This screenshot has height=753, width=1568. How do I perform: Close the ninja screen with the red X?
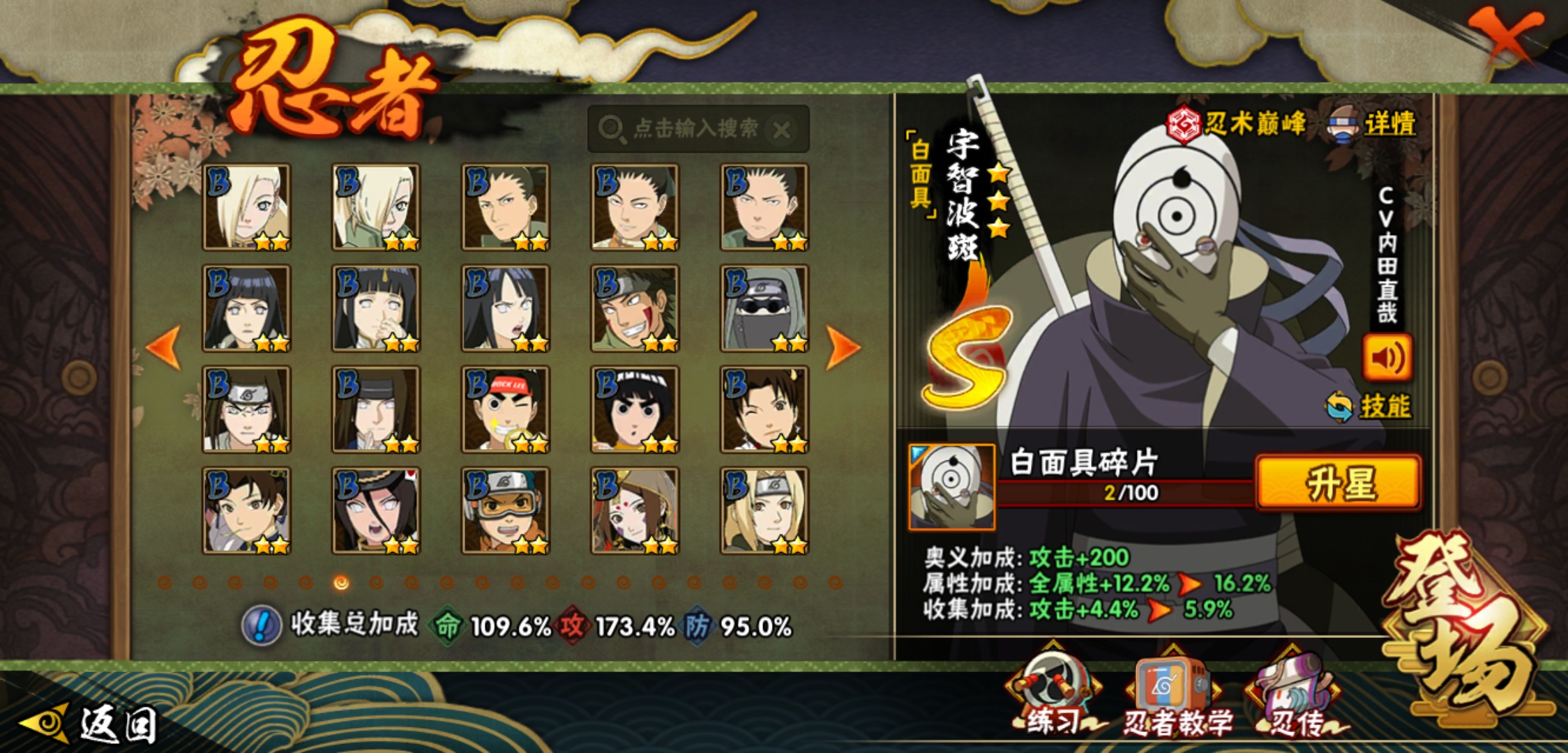tap(1505, 35)
